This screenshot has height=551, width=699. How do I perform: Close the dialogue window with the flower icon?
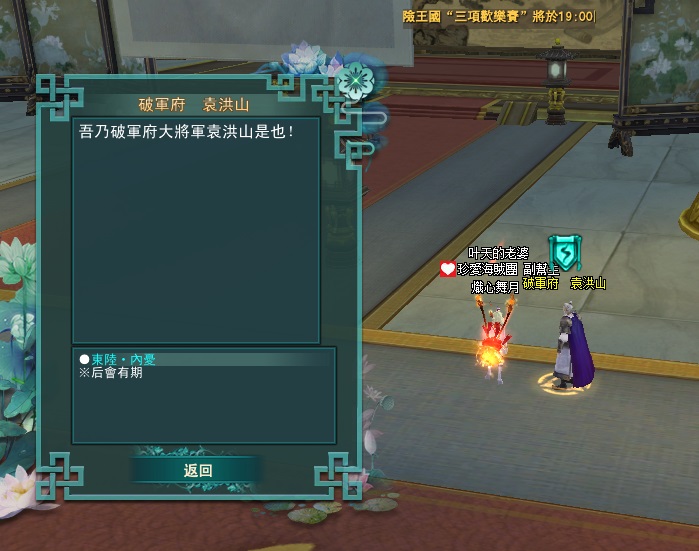click(x=353, y=81)
